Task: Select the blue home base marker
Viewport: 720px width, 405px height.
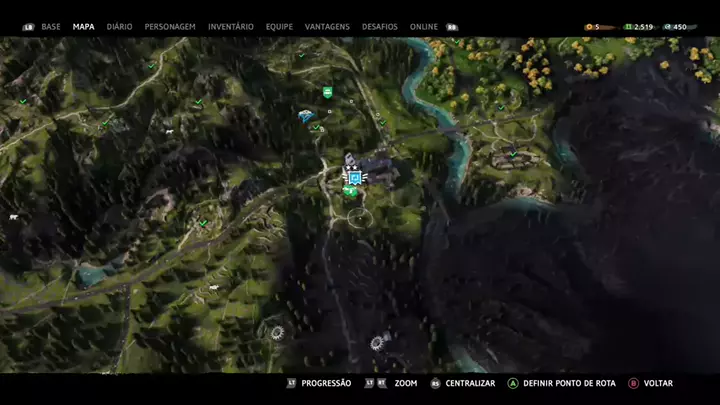Action: [353, 177]
